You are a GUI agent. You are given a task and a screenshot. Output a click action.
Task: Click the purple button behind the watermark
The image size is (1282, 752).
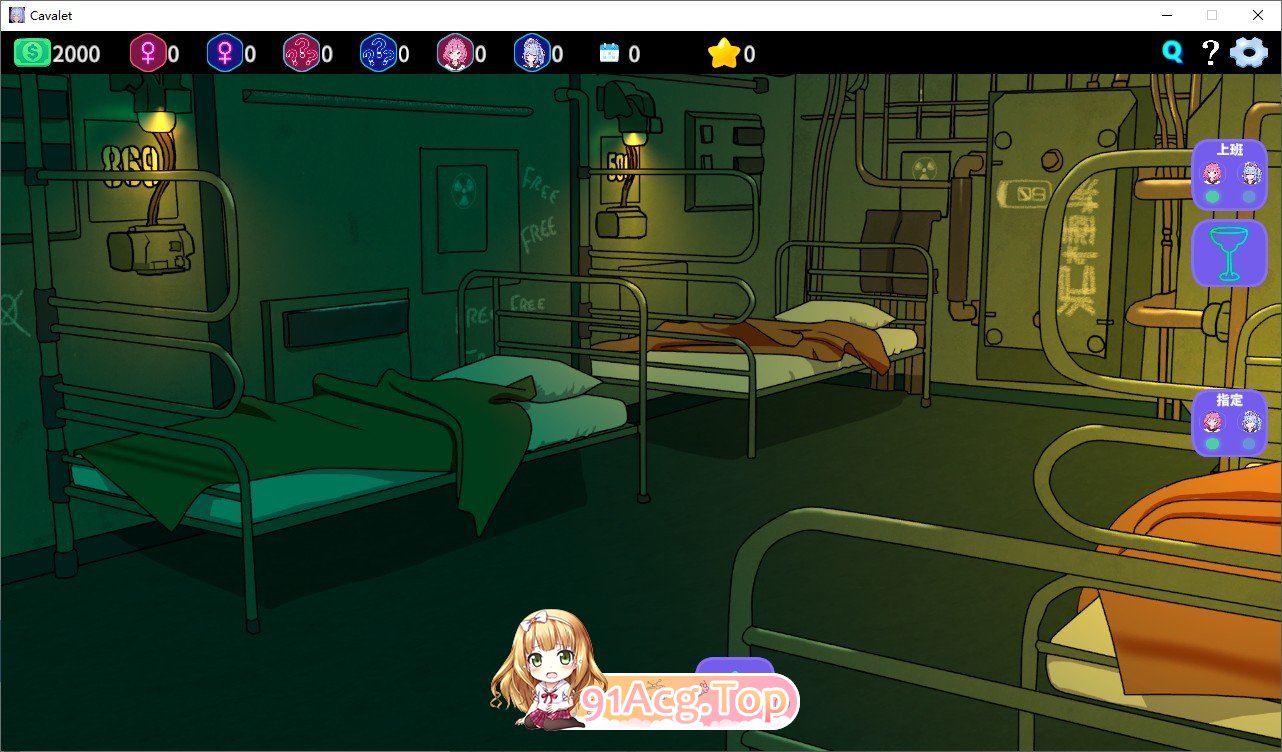(x=736, y=668)
